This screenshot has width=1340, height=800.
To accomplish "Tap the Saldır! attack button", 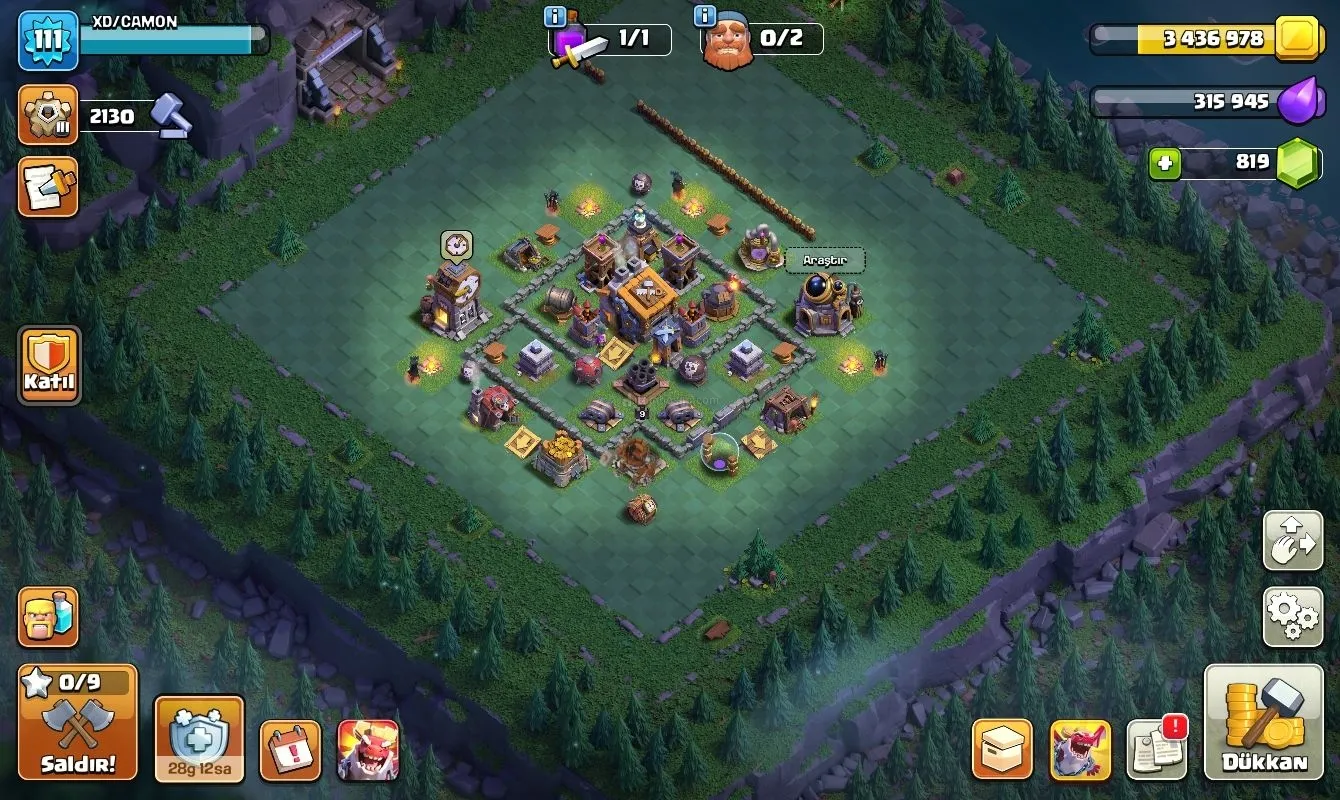I will click(x=78, y=722).
